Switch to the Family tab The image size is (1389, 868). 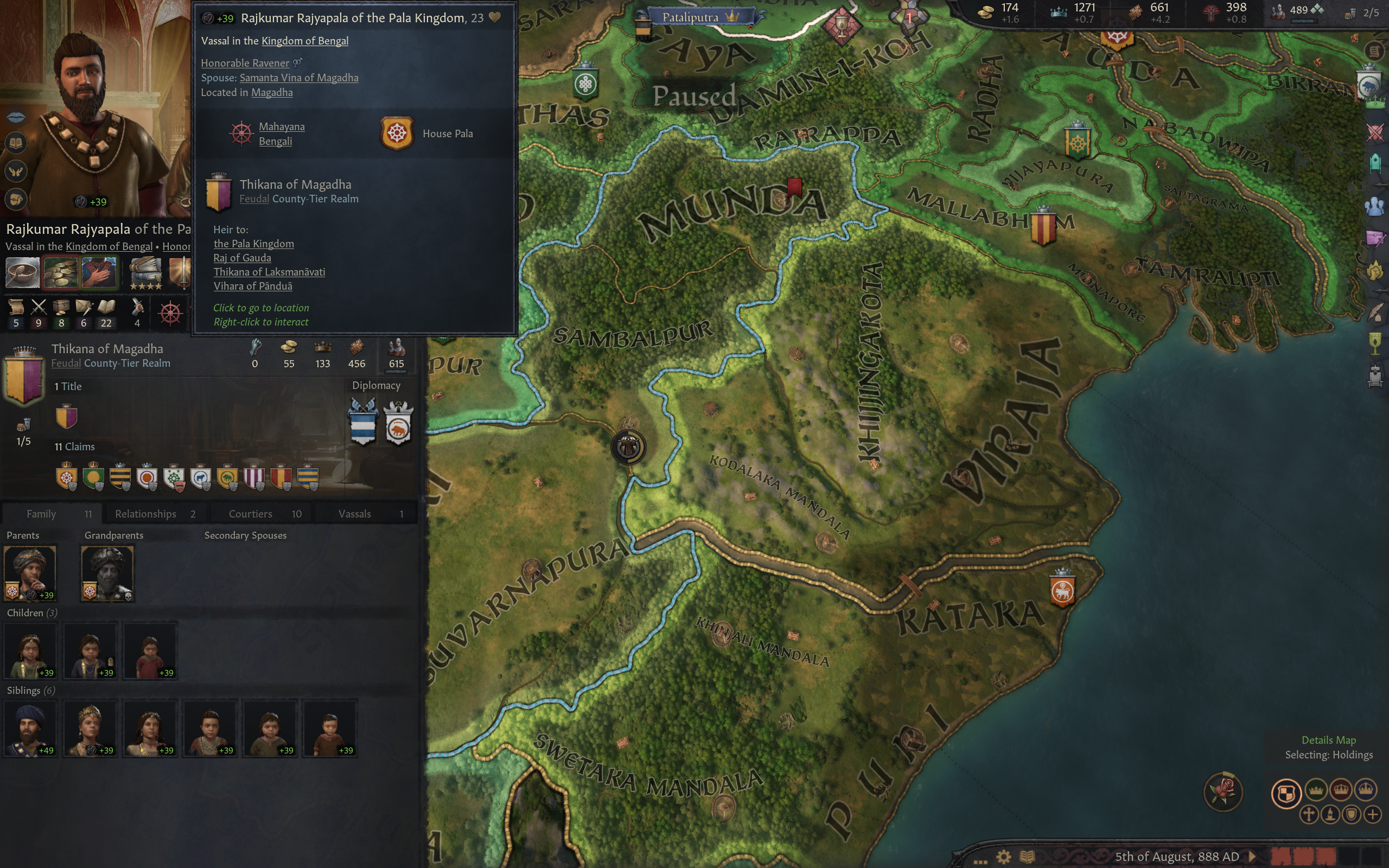click(52, 514)
